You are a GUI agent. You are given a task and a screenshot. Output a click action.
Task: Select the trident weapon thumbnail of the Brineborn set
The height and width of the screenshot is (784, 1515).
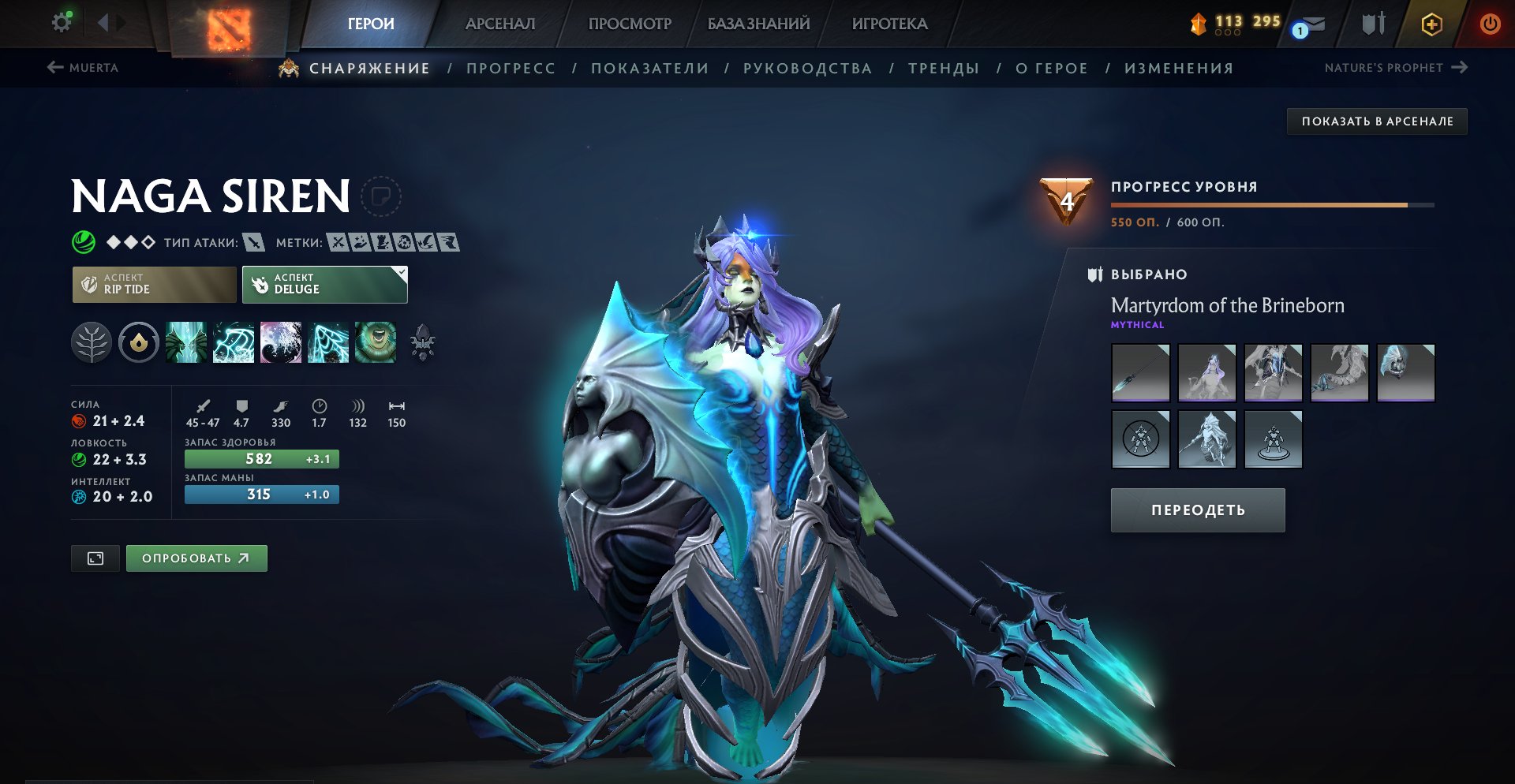click(x=1140, y=374)
